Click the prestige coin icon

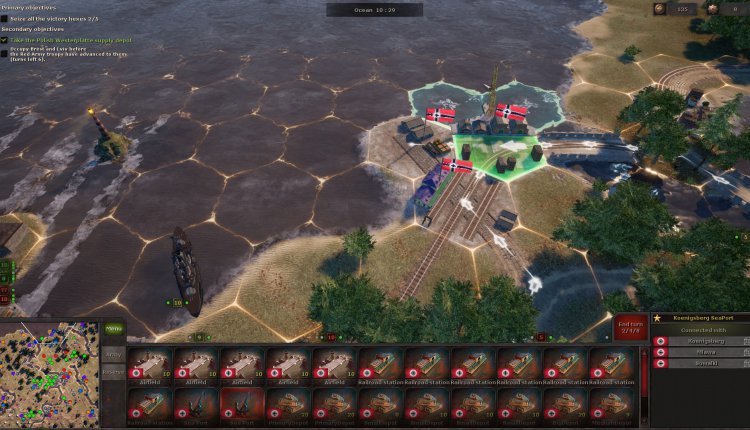(660, 9)
